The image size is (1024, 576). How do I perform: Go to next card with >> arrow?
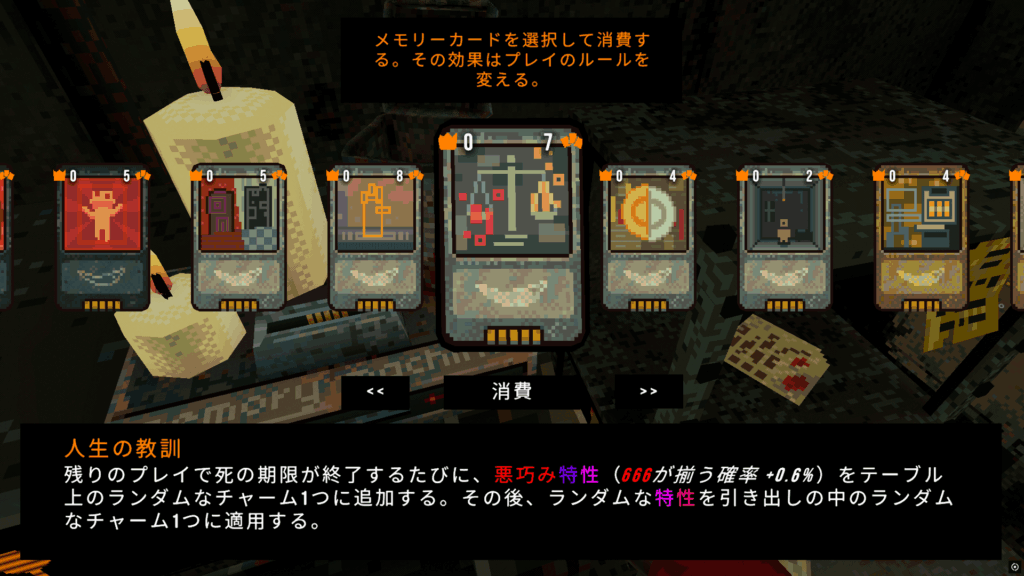click(648, 391)
